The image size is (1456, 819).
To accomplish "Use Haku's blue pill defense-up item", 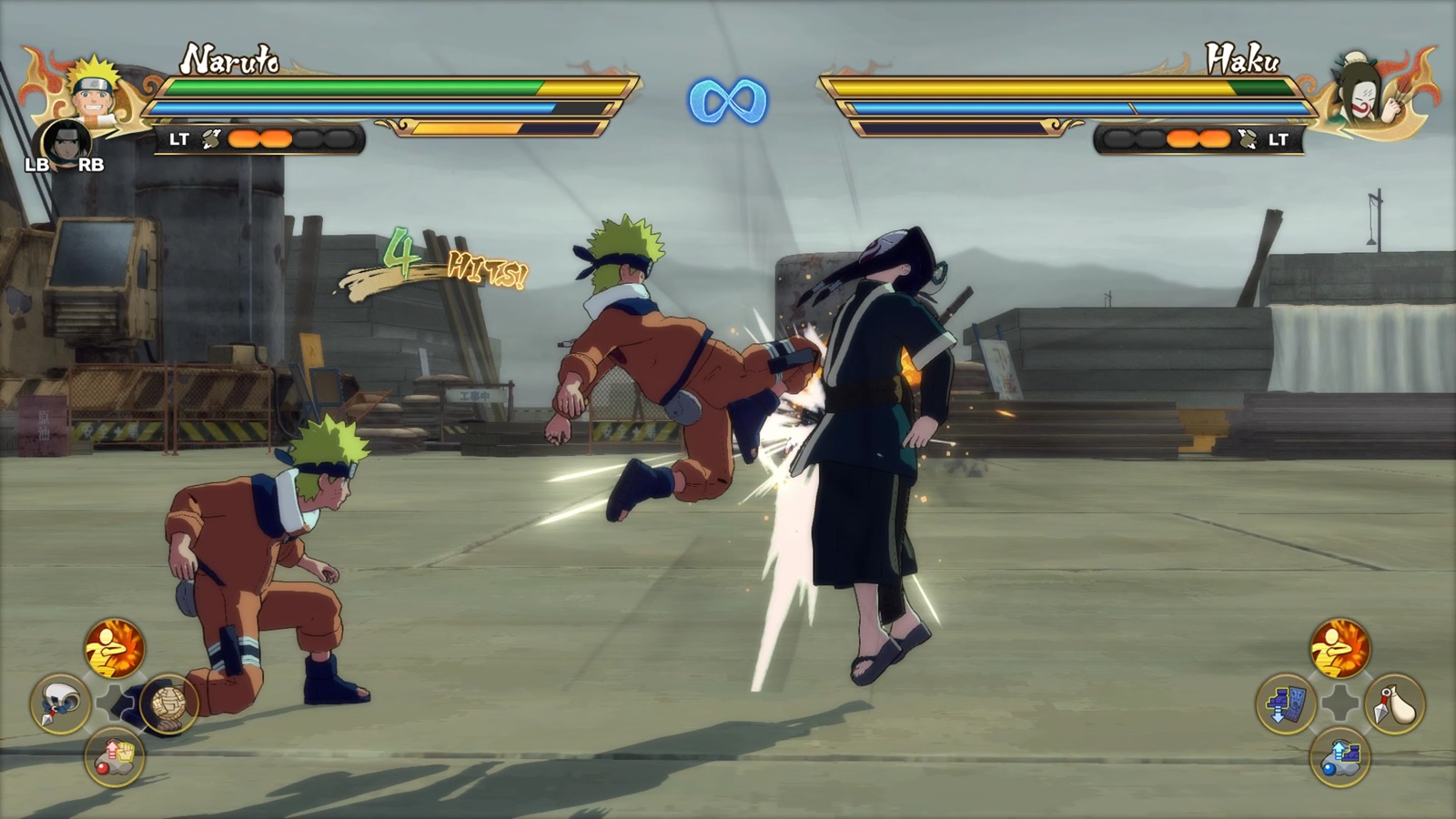I will [1340, 757].
